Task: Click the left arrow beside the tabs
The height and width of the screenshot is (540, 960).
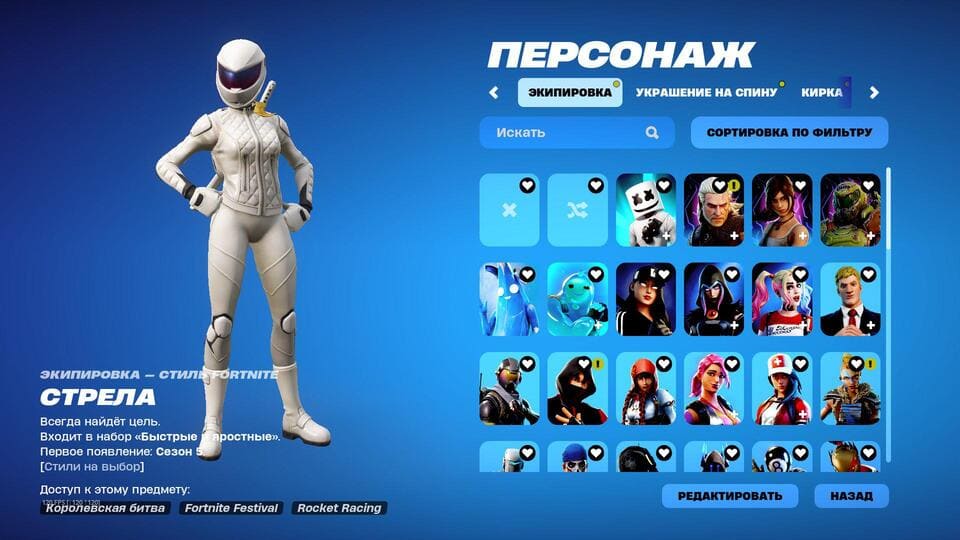Action: [x=493, y=93]
